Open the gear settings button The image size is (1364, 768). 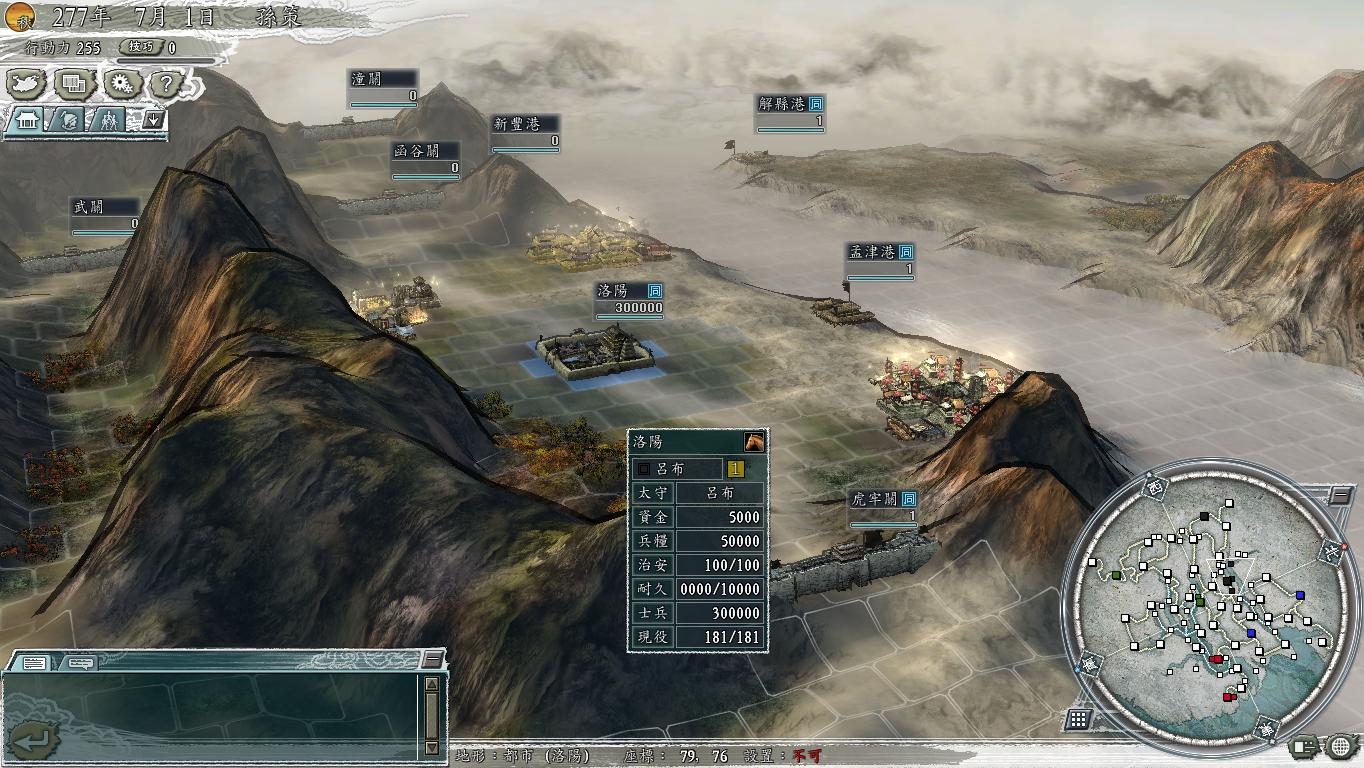(x=122, y=84)
